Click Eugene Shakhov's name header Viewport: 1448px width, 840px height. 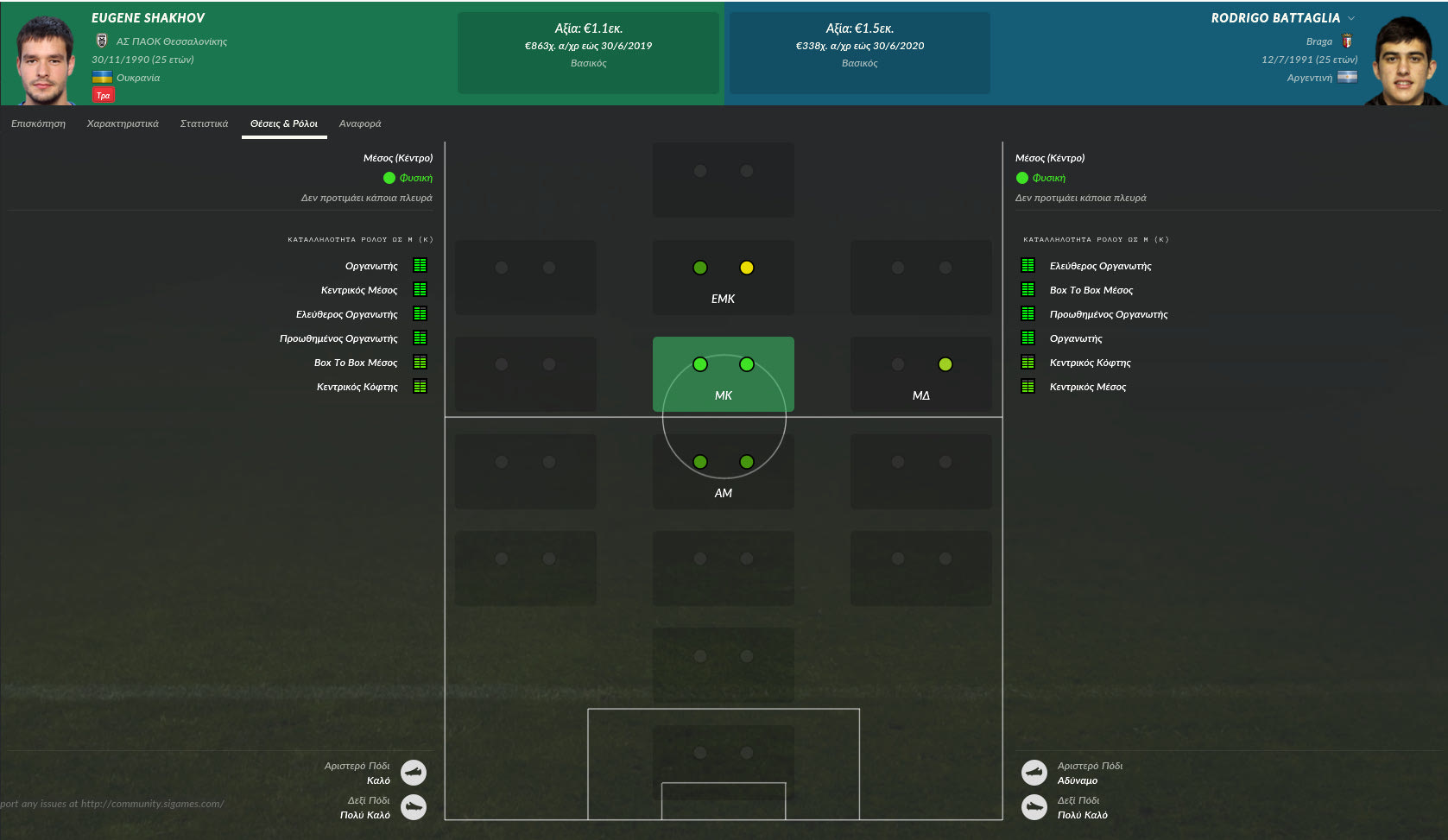[149, 18]
